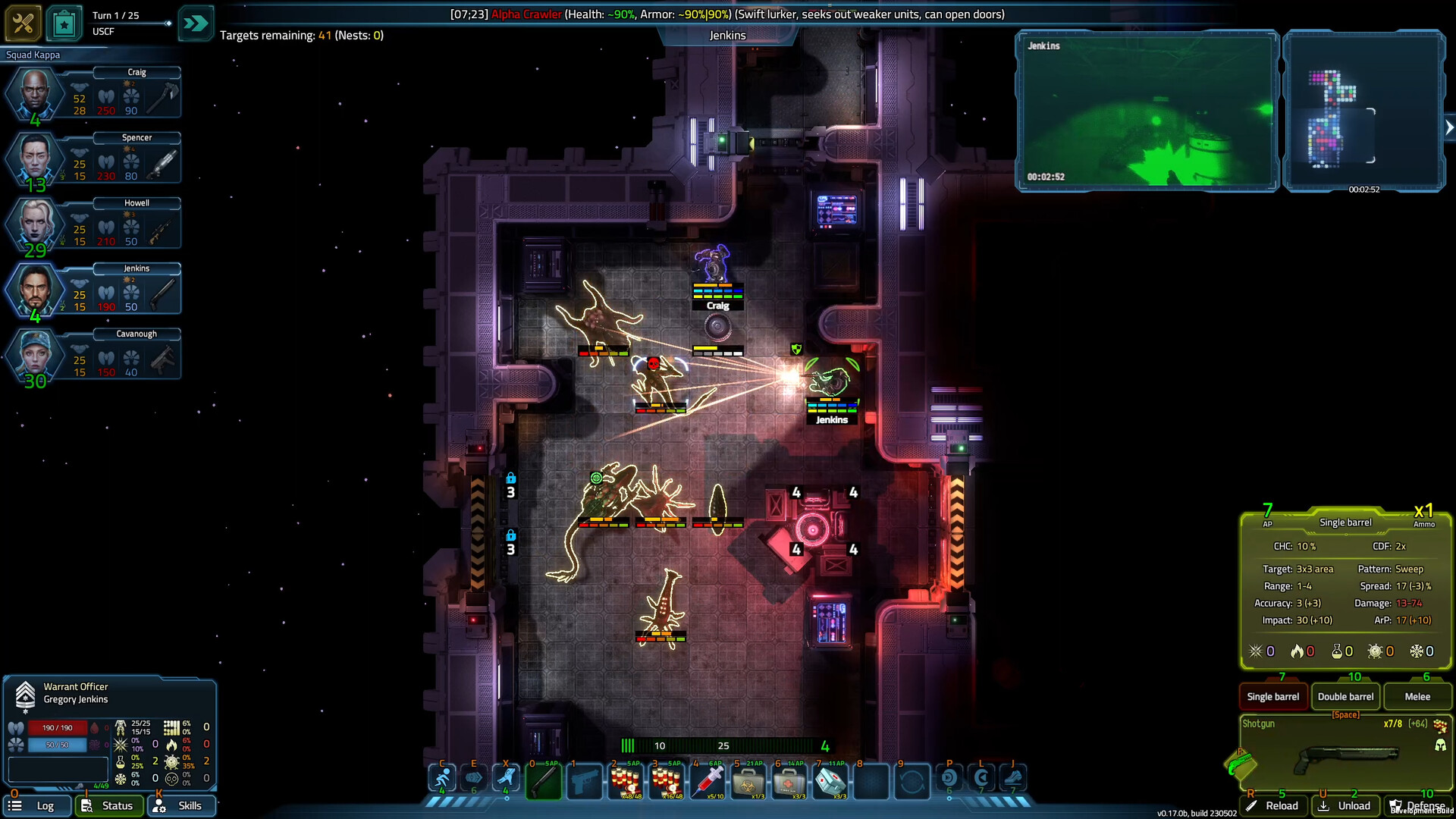Switch to Melee attack mode
The width and height of the screenshot is (1456, 819).
point(1417,696)
